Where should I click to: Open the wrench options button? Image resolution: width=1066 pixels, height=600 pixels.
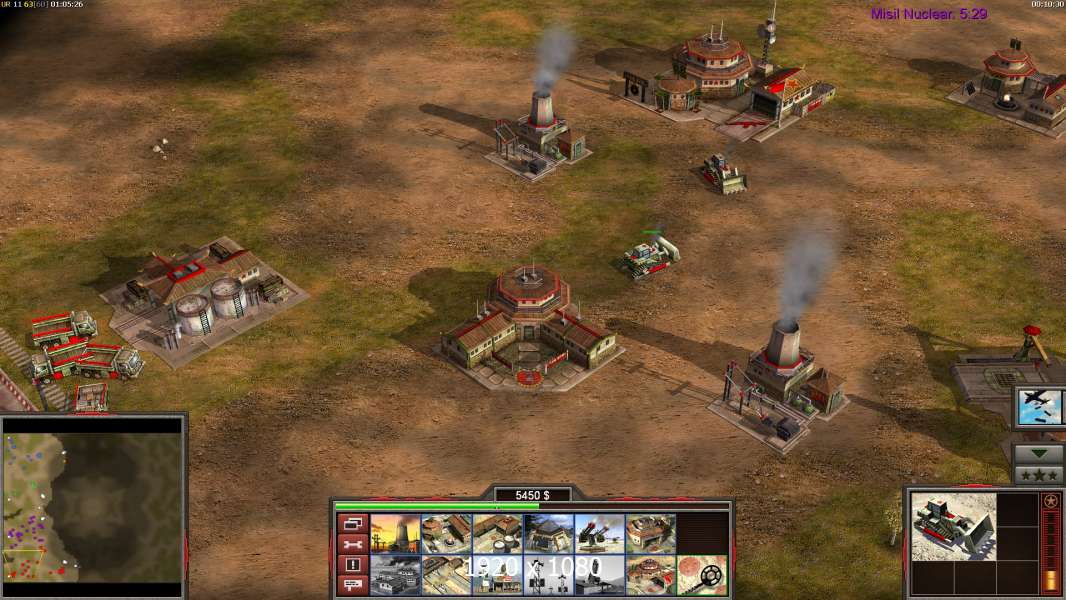[x=352, y=544]
